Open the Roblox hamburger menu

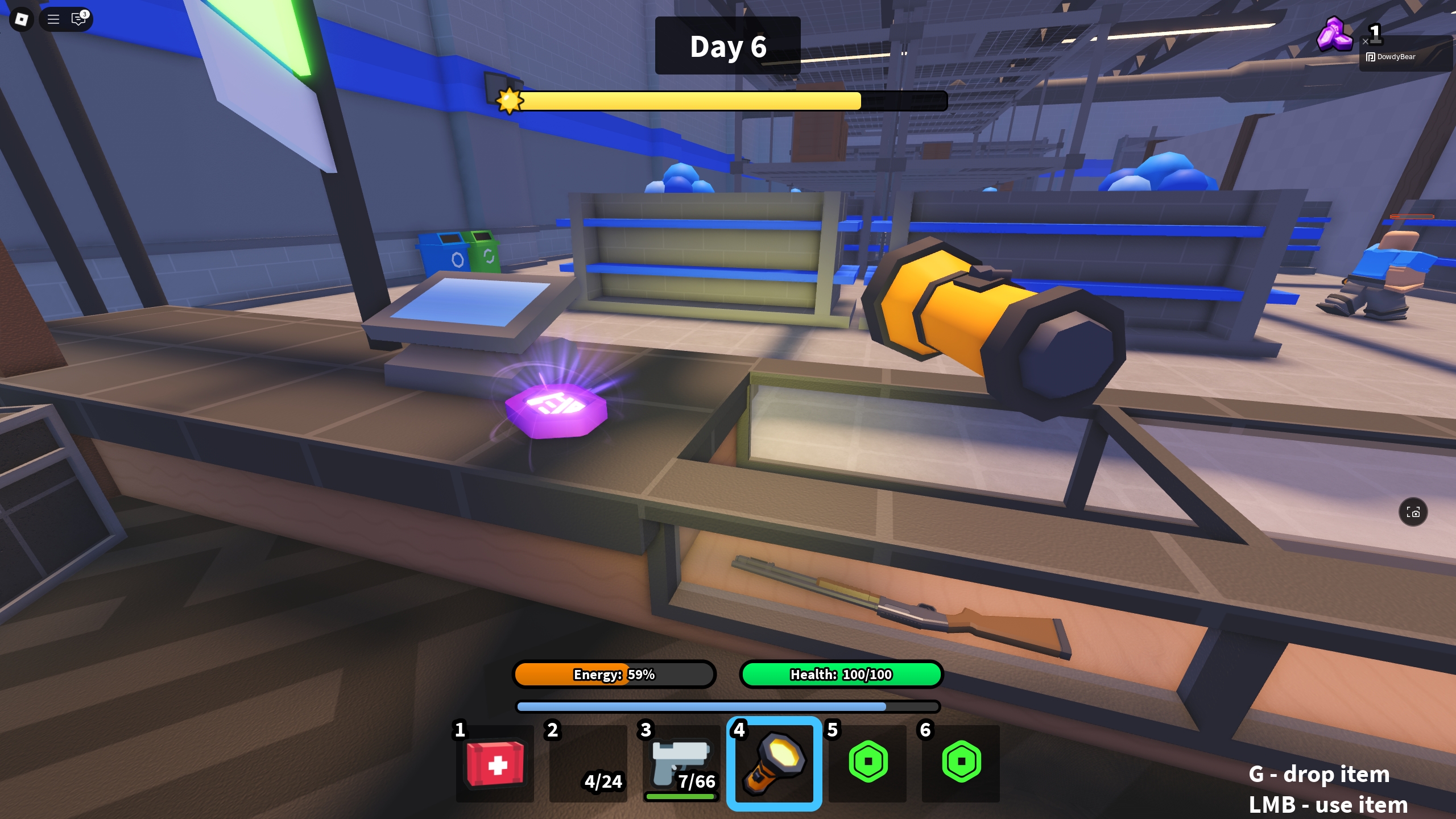tap(52, 19)
